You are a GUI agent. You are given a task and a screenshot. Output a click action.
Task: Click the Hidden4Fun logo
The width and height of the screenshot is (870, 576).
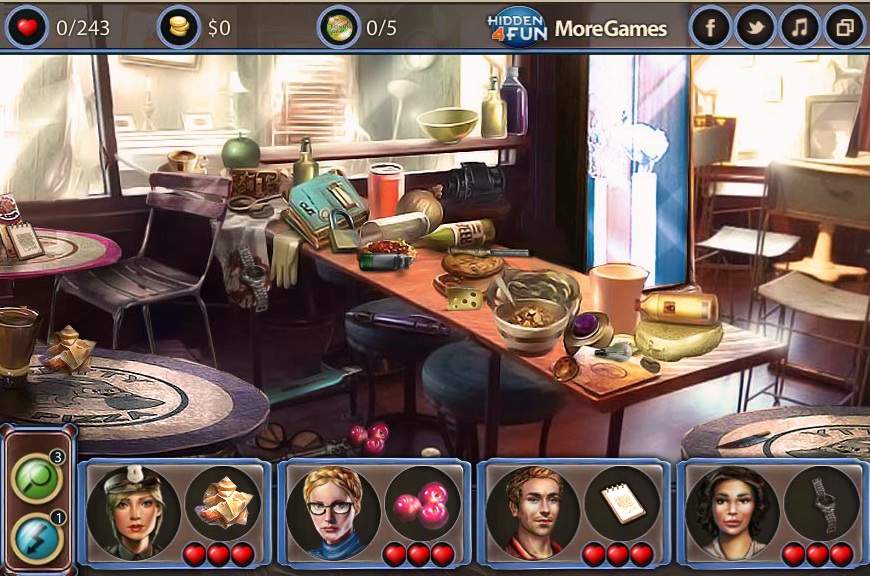pyautogui.click(x=516, y=27)
